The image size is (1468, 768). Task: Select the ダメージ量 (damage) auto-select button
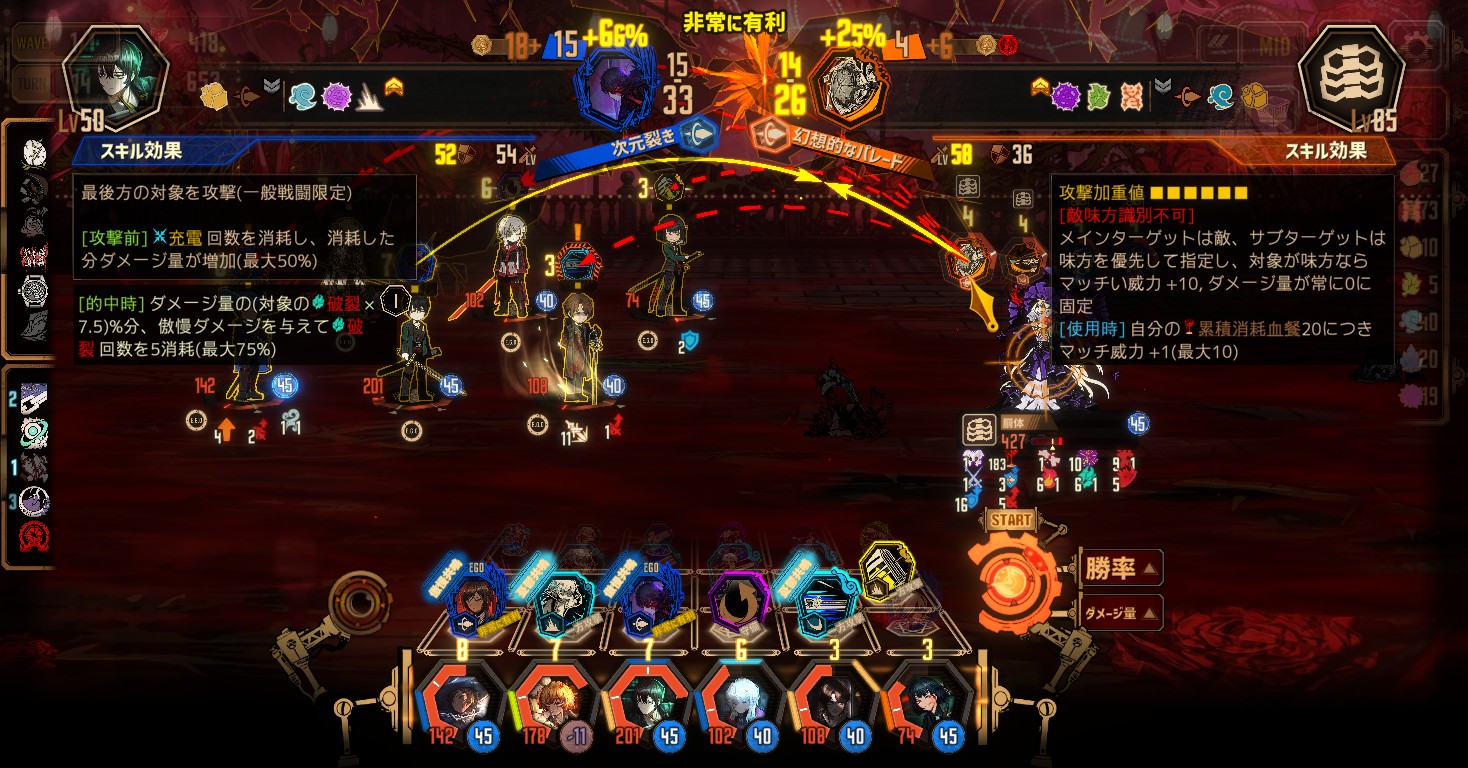click(1119, 613)
